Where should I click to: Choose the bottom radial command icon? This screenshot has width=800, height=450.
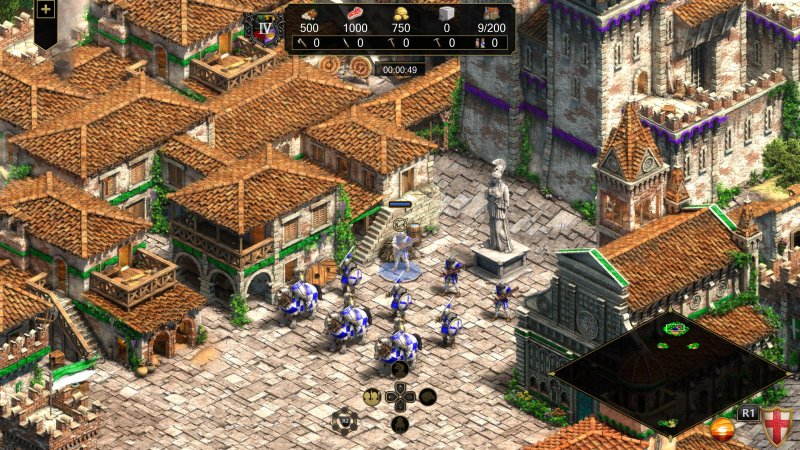click(399, 424)
